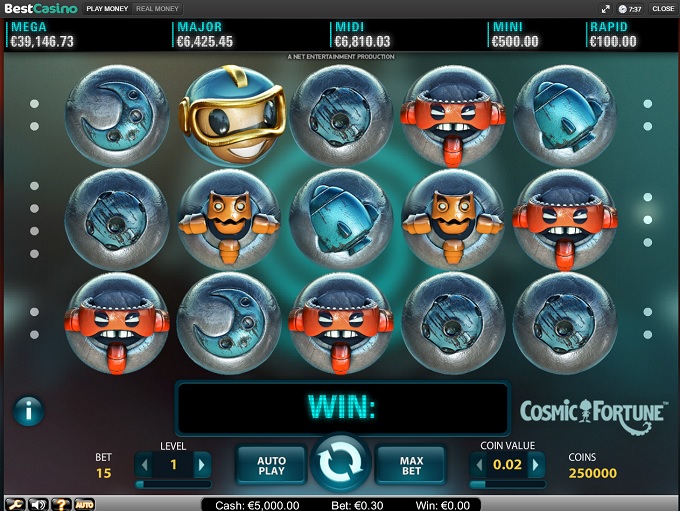Toggle sound with the speaker icon
The height and width of the screenshot is (511, 680).
click(39, 503)
